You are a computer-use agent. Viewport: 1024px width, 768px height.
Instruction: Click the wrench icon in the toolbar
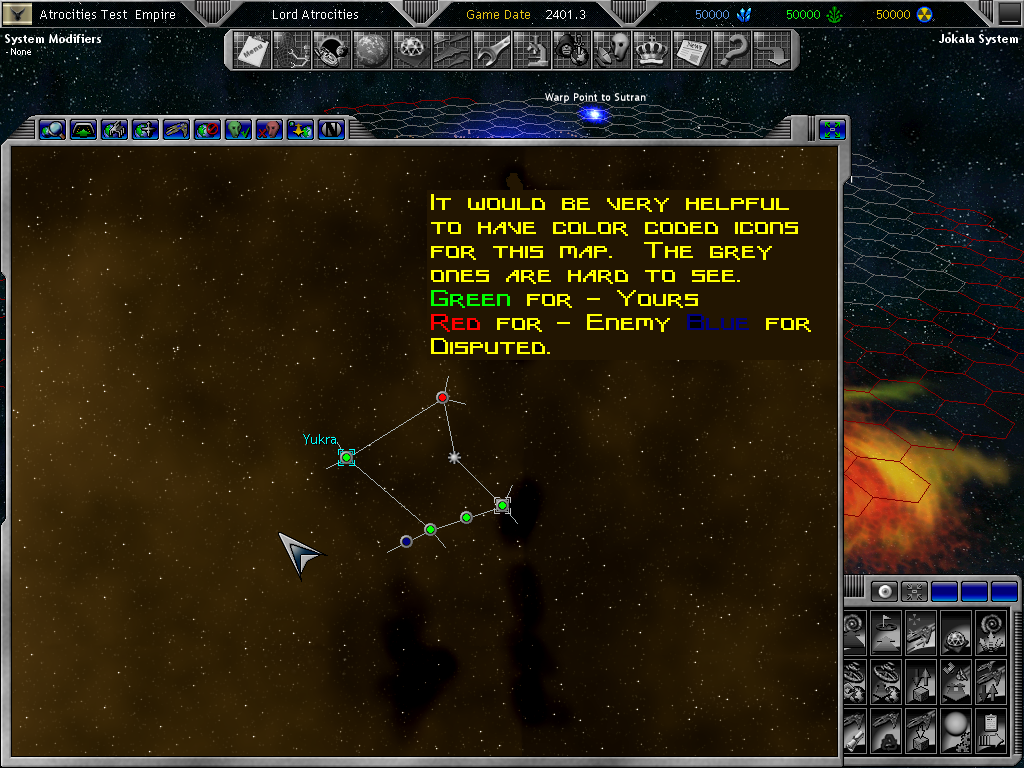[491, 50]
